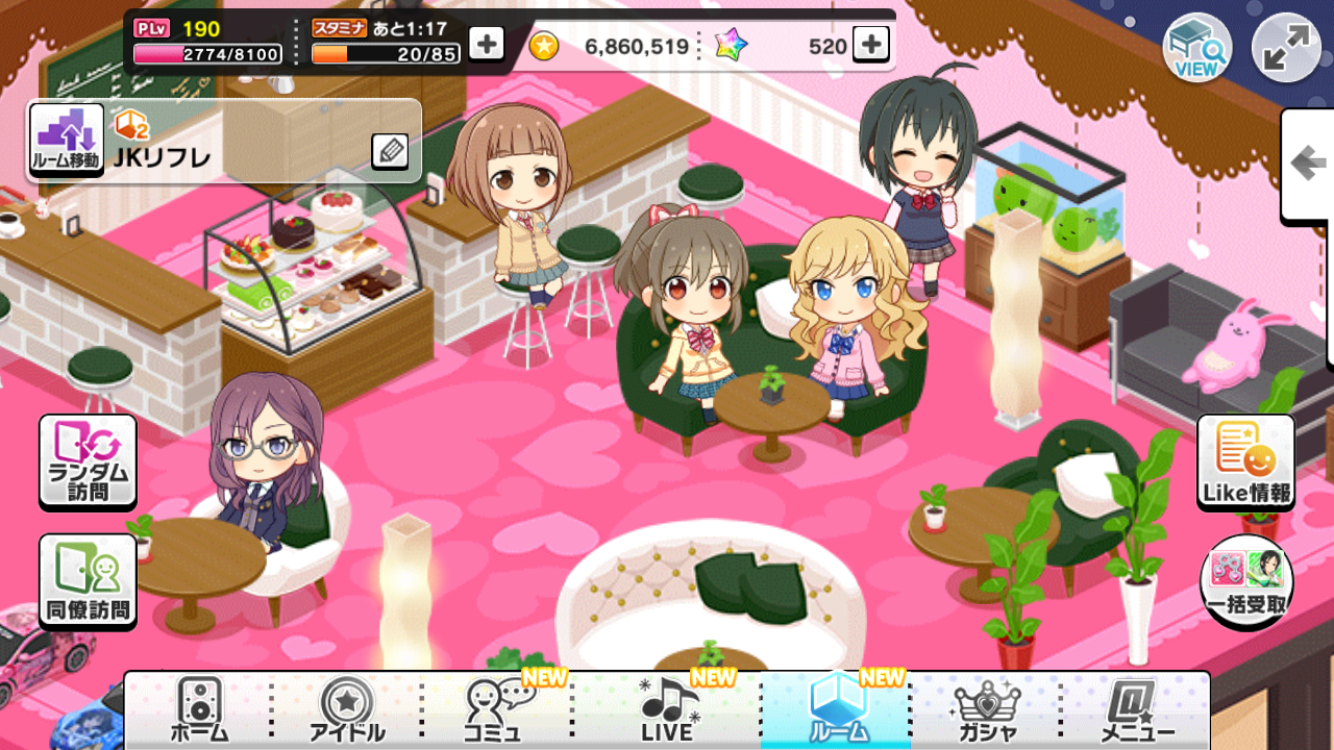The image size is (1334, 750).
Task: Open 同僚訪問 colleague visit
Action: [x=88, y=581]
